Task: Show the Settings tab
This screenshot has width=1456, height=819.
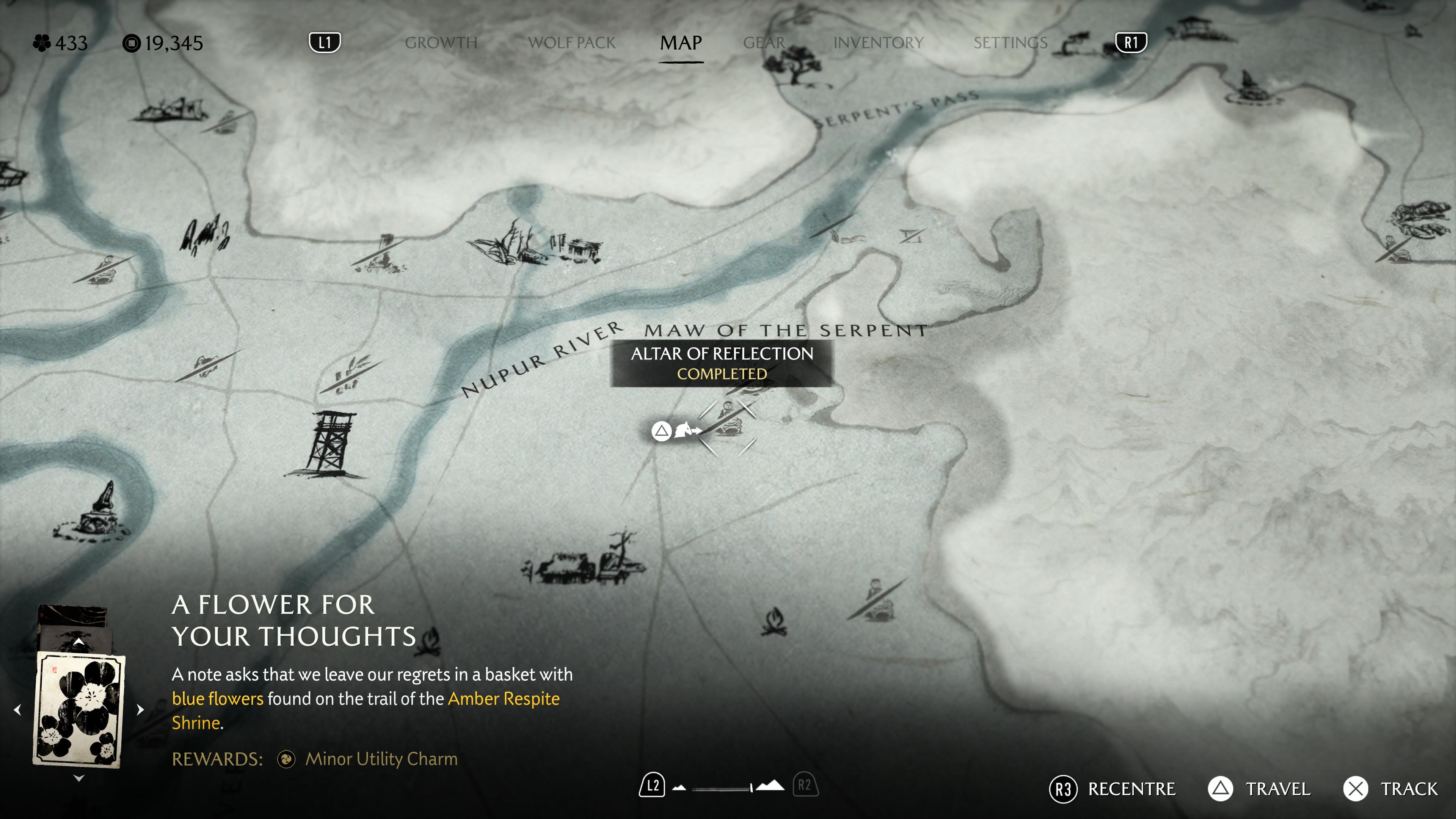Action: click(x=1010, y=43)
